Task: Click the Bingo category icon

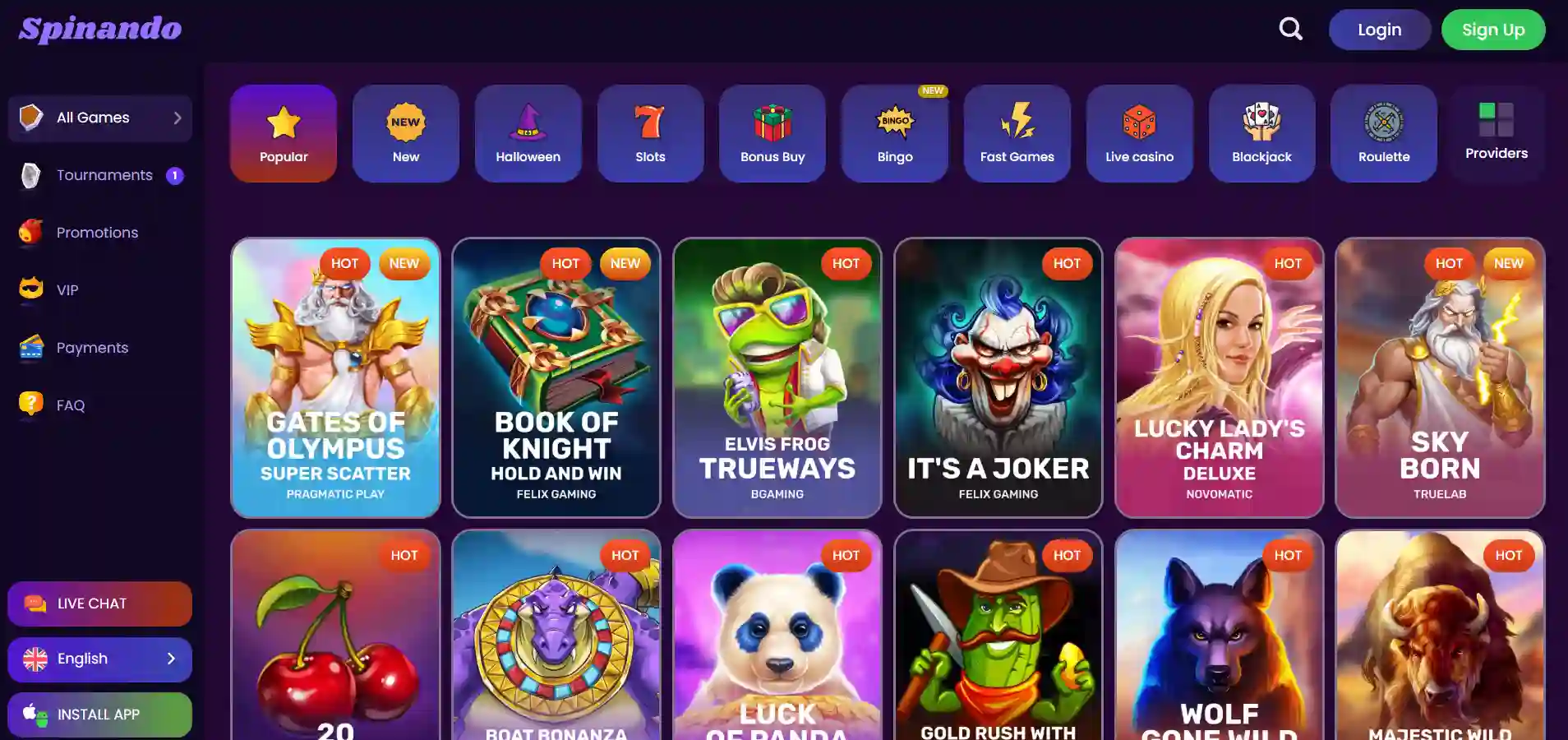Action: pos(895,123)
